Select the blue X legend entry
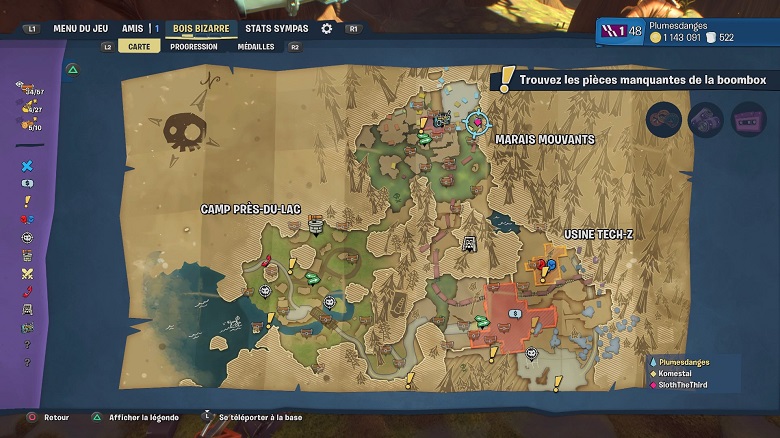780x438 pixels. (x=27, y=166)
